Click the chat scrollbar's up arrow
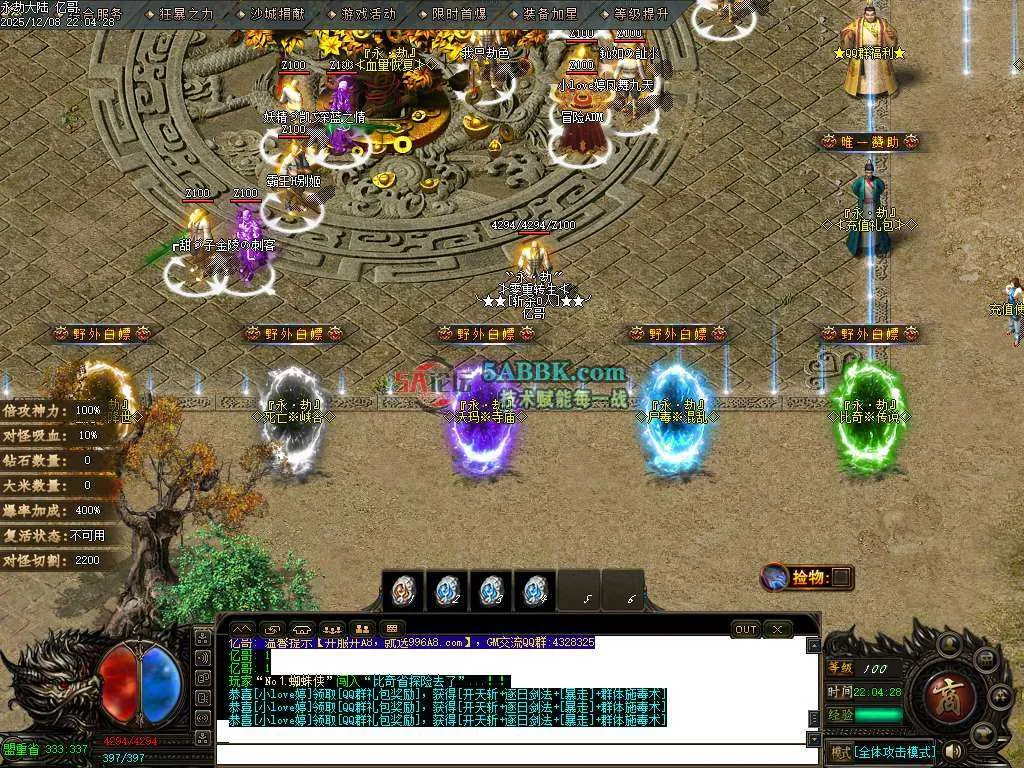This screenshot has height=768, width=1024. (x=813, y=645)
